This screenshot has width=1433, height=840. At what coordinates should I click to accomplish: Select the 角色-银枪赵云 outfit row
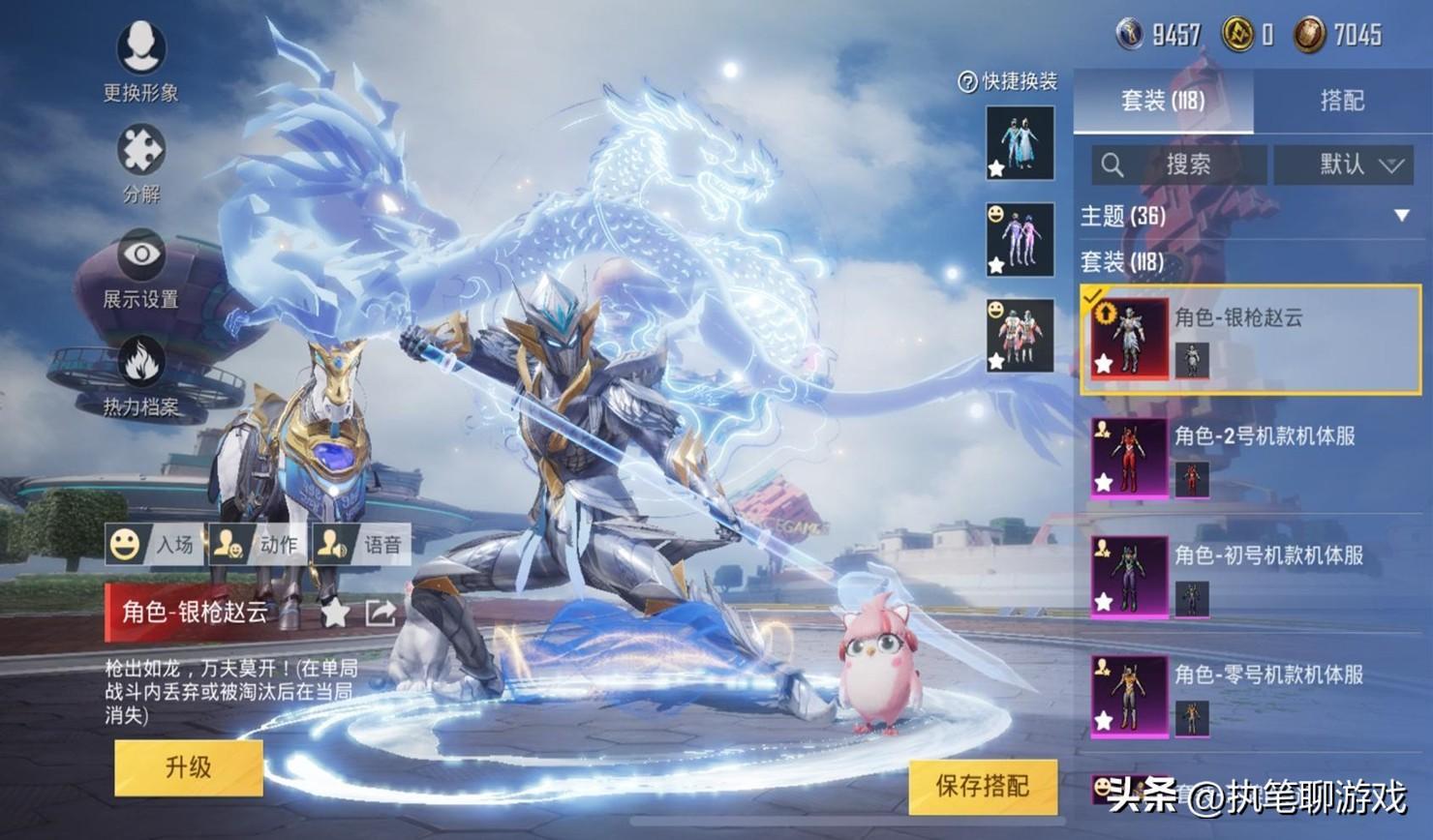pyautogui.click(x=1250, y=339)
